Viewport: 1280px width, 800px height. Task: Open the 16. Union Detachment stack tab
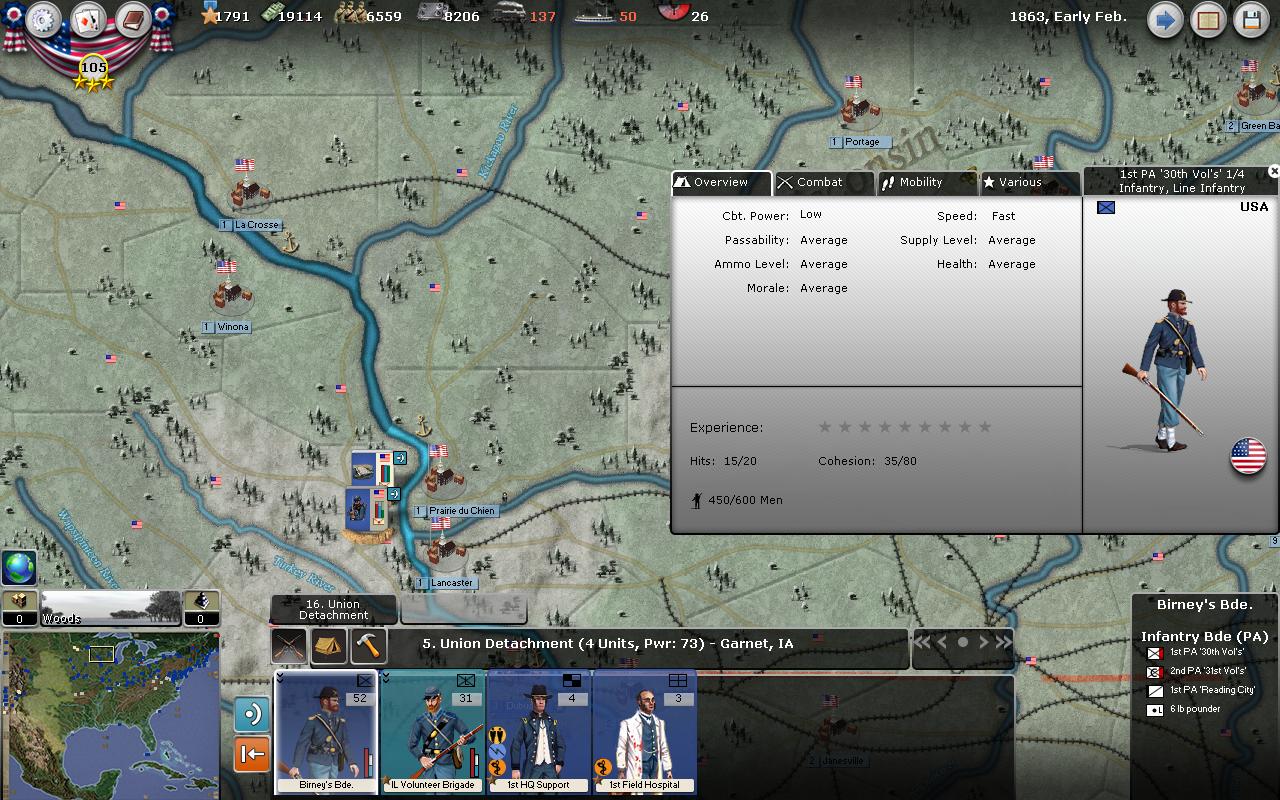tap(334, 609)
